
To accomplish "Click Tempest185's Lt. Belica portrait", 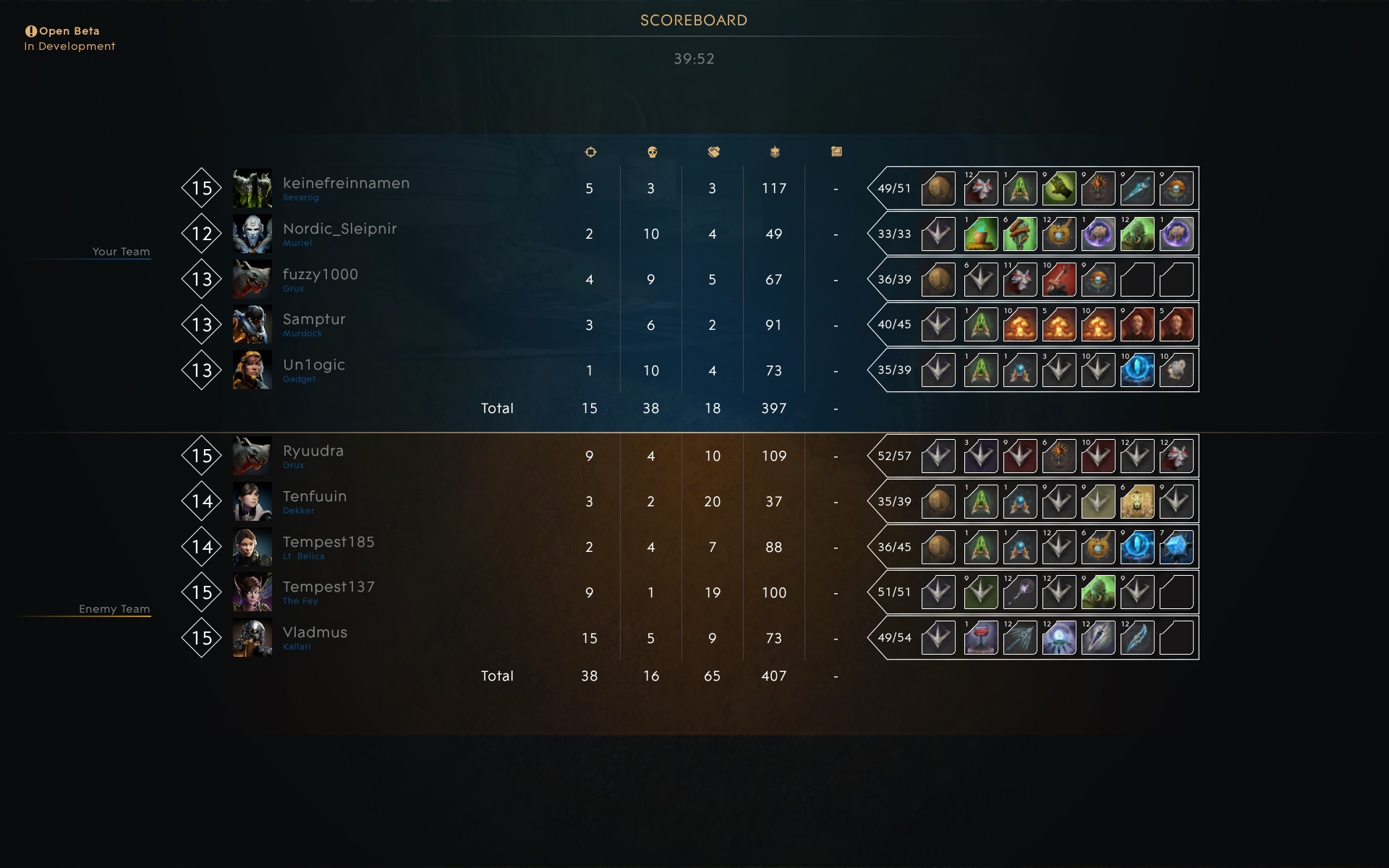I will coord(252,547).
